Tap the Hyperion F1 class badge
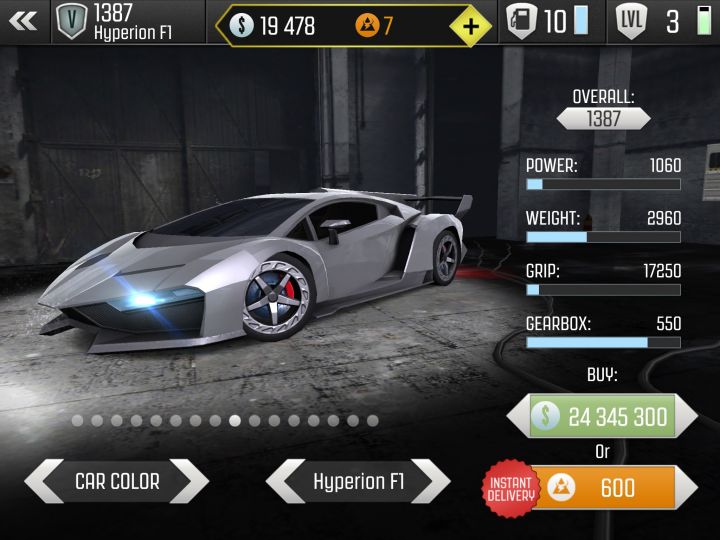 [71, 22]
